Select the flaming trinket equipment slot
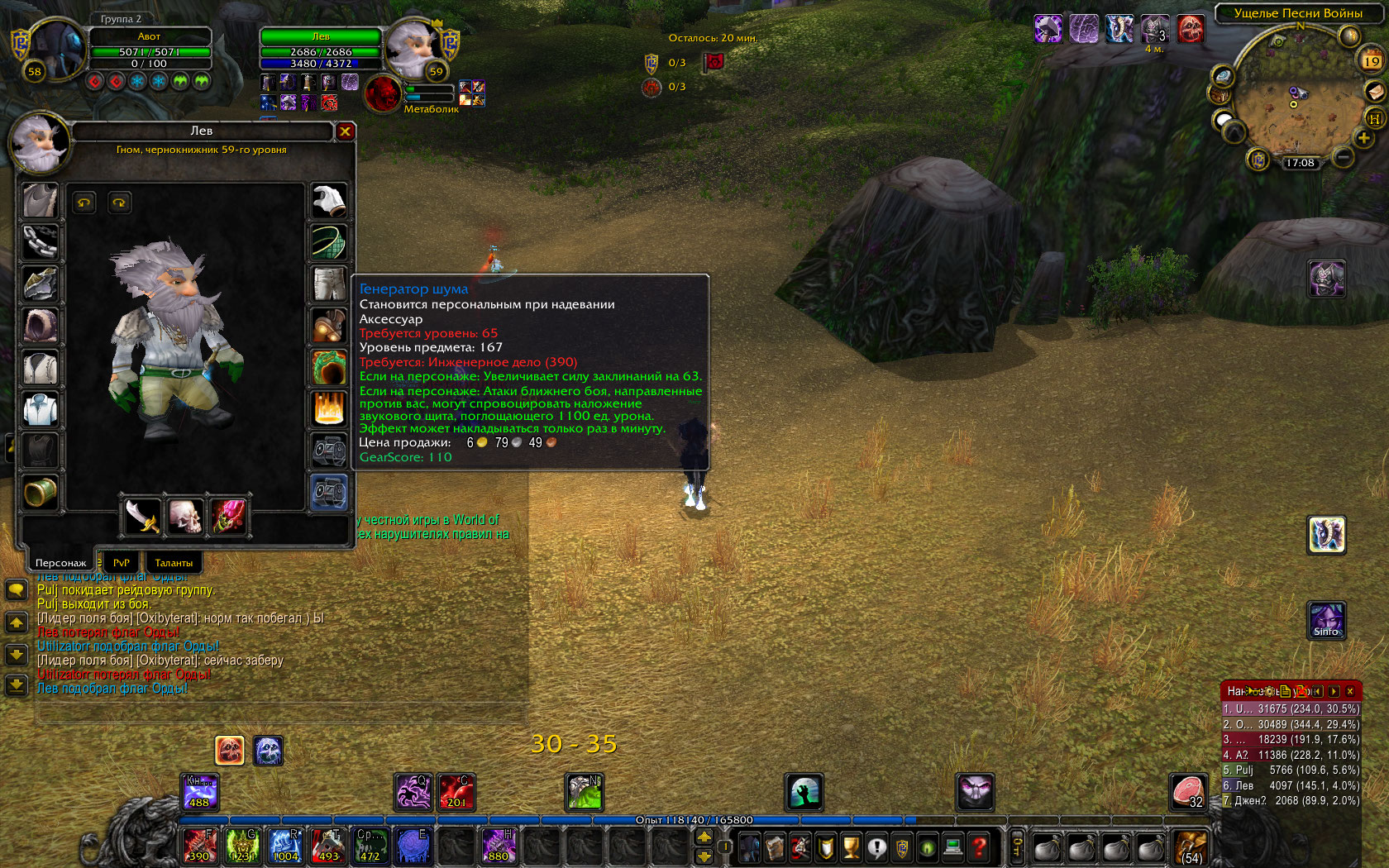The image size is (1389, 868). click(x=329, y=408)
